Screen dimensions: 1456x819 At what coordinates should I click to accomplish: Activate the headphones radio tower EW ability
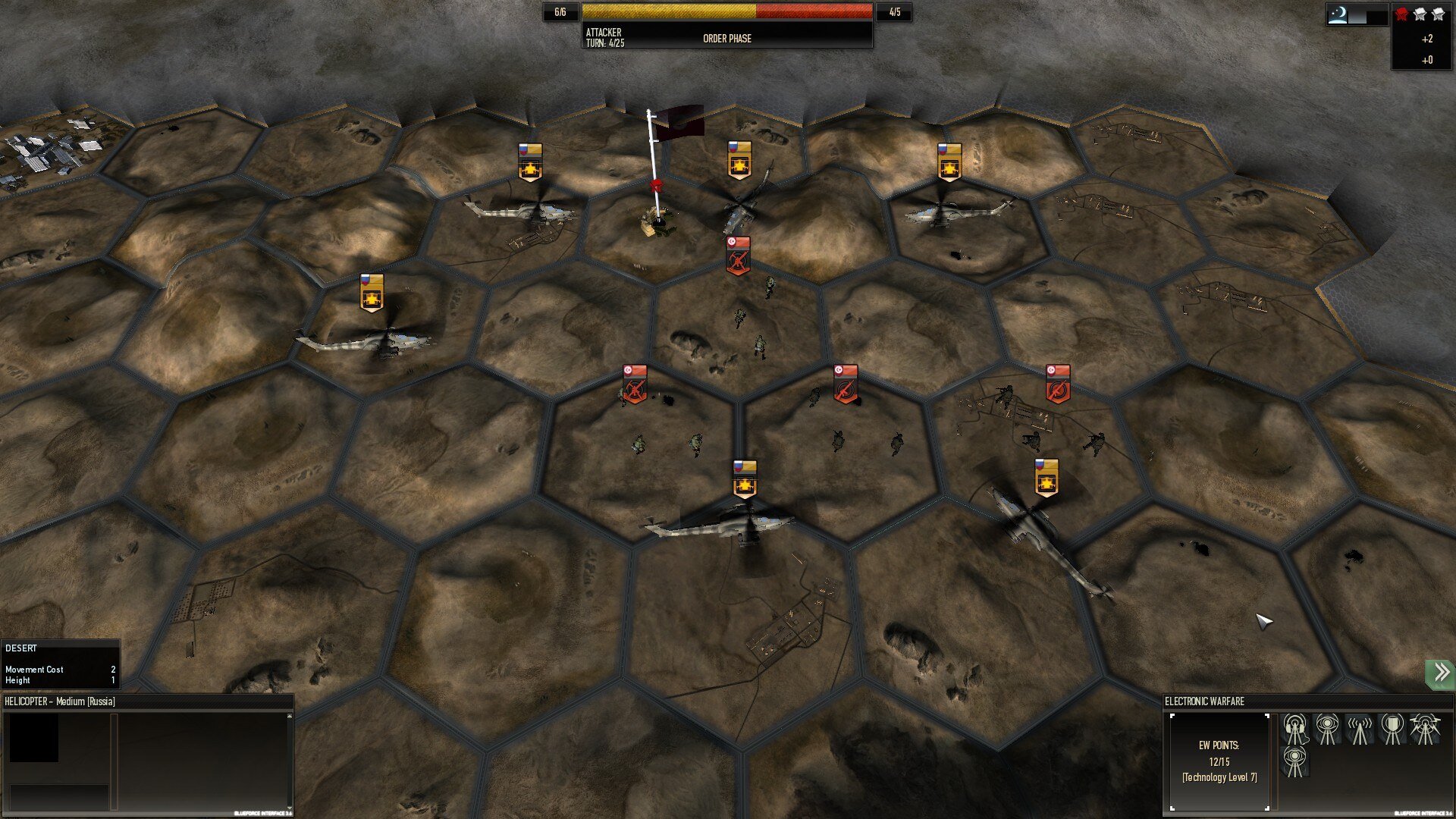click(1294, 730)
